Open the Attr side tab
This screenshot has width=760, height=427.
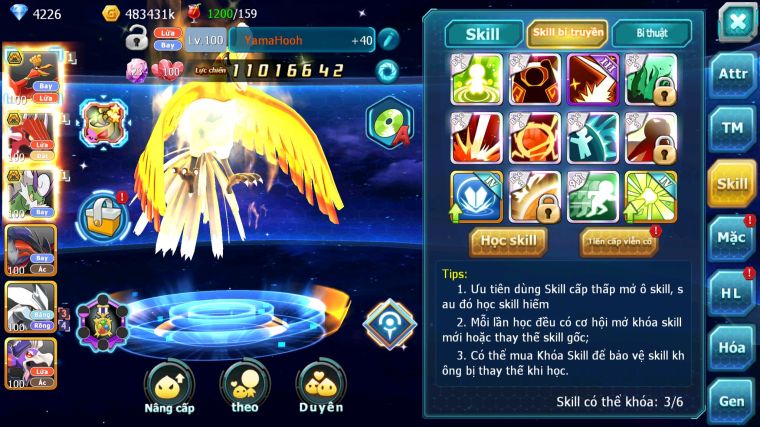732,74
